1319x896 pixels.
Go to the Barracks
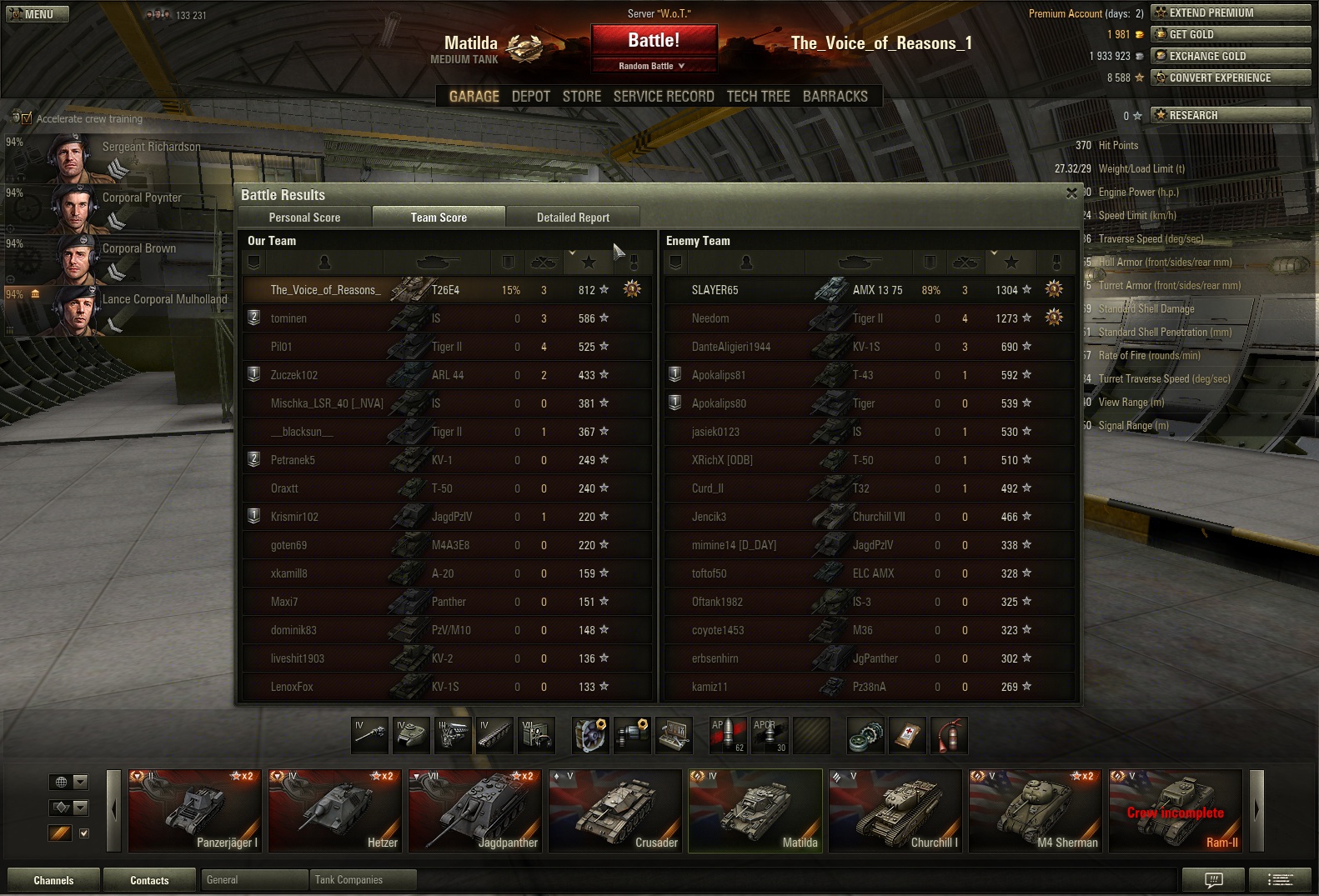coord(835,97)
